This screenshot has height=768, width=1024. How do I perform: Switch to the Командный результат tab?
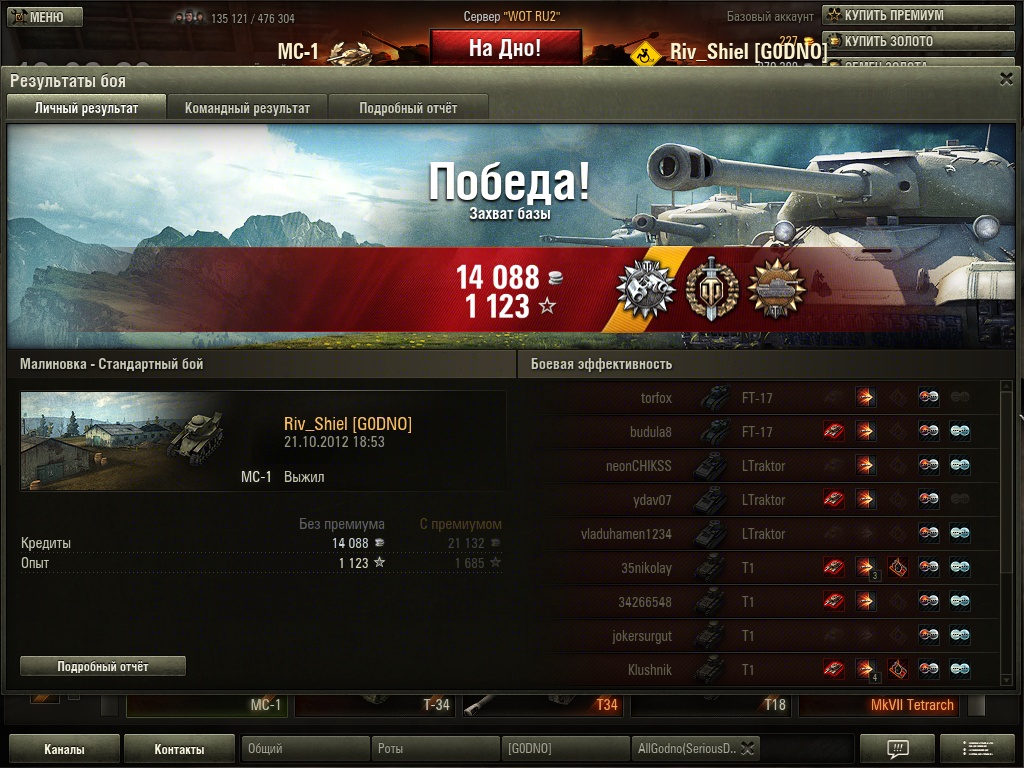click(247, 108)
